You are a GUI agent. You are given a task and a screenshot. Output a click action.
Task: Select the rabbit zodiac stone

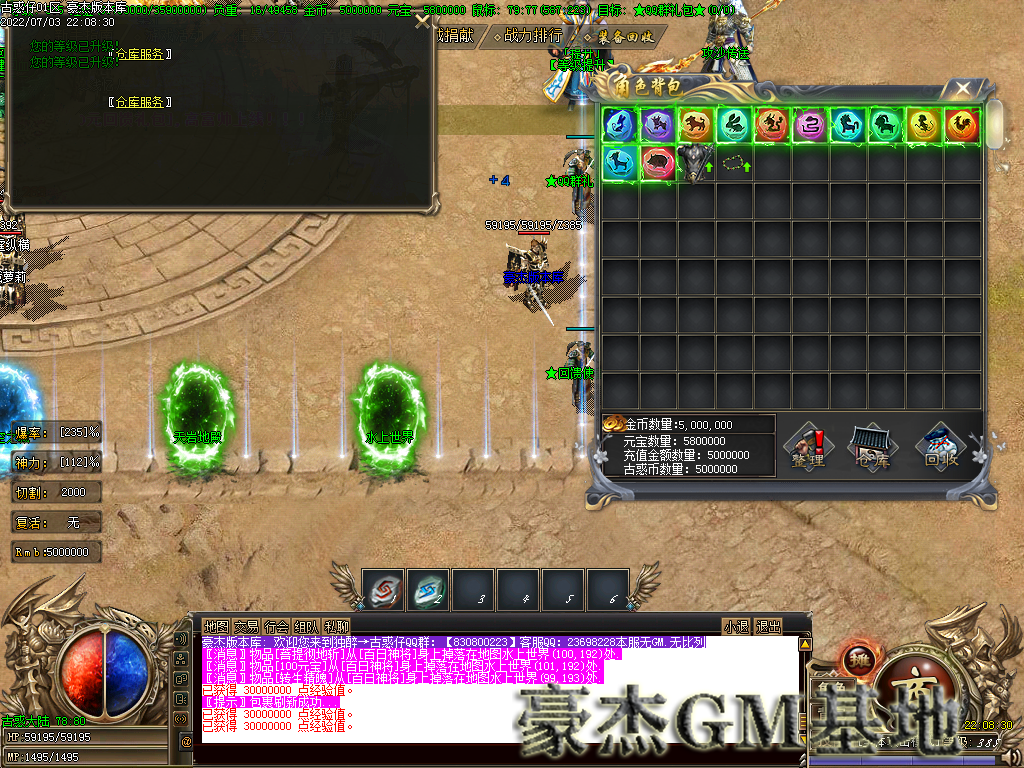pos(733,125)
